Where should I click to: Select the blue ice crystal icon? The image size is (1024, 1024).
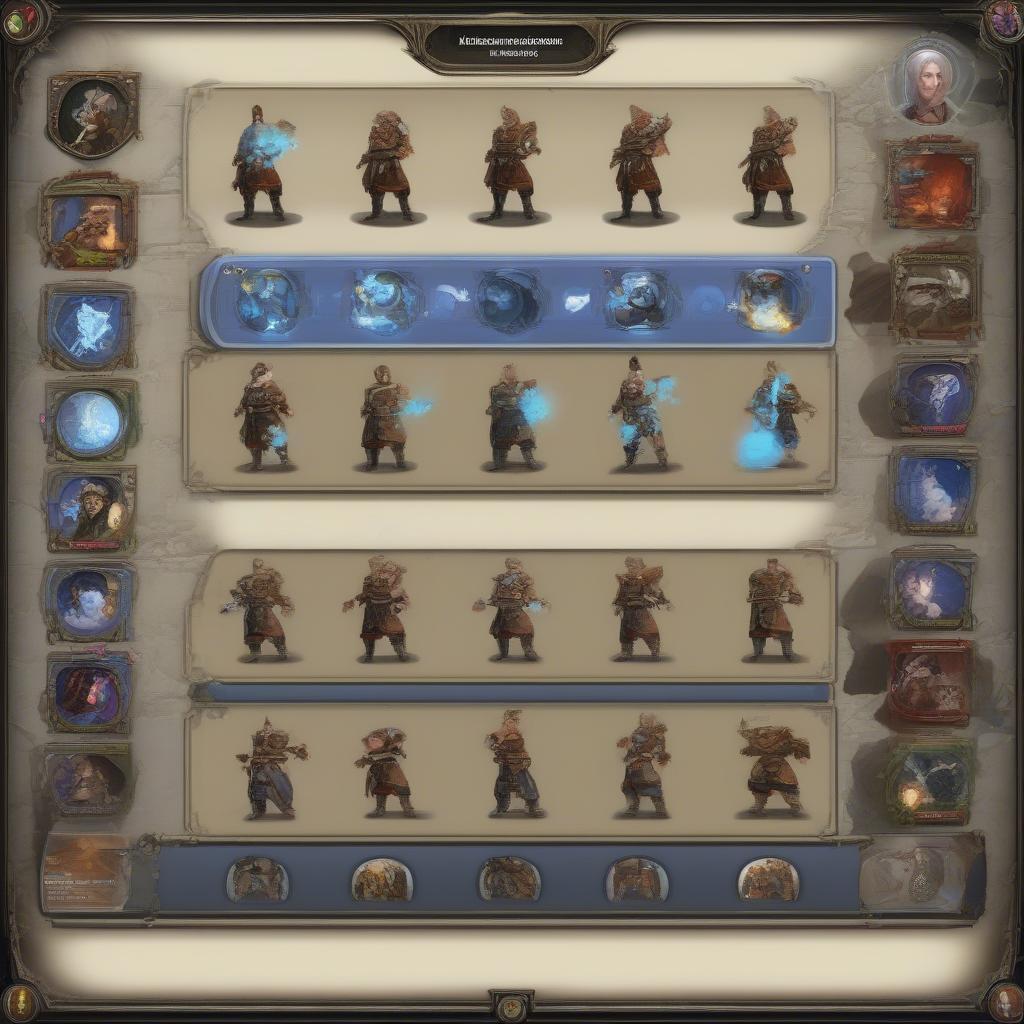tap(88, 327)
